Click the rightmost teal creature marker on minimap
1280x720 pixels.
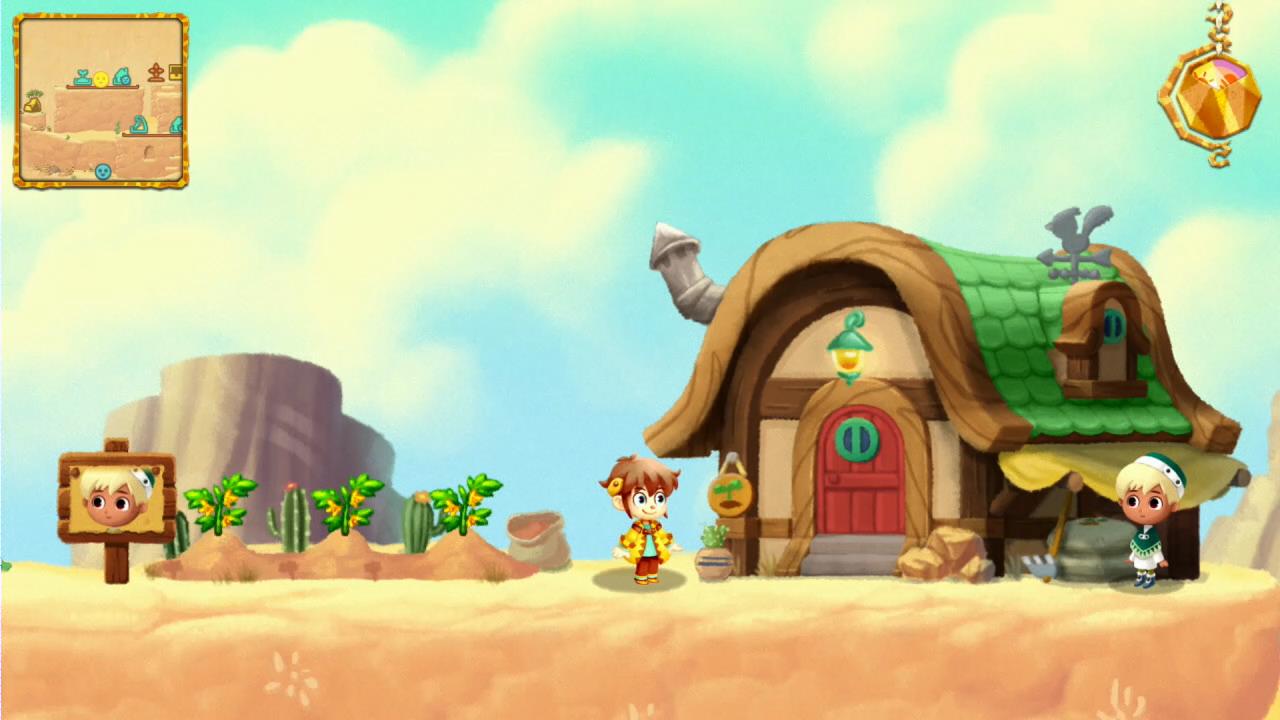(x=177, y=122)
